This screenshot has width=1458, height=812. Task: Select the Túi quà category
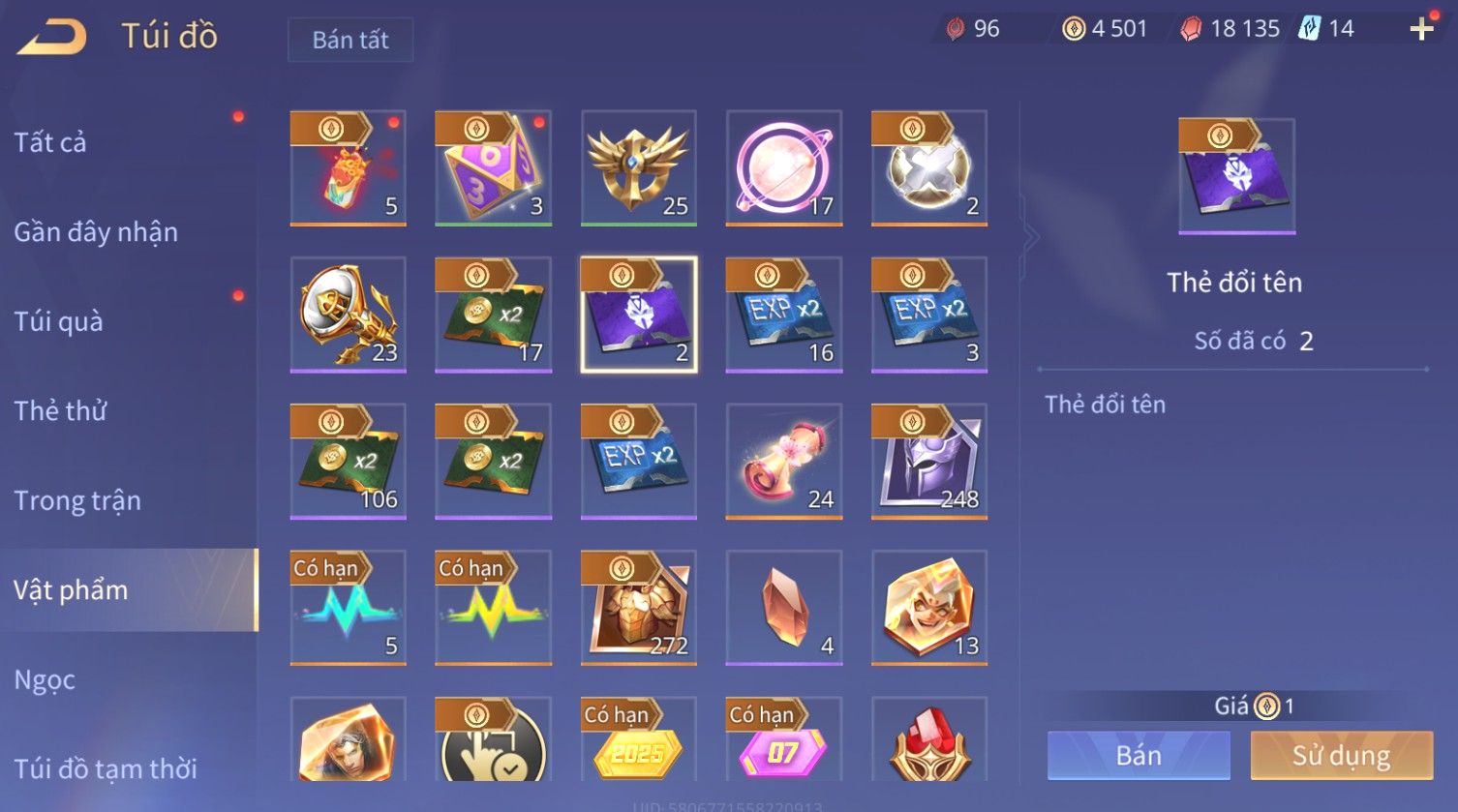tap(58, 321)
